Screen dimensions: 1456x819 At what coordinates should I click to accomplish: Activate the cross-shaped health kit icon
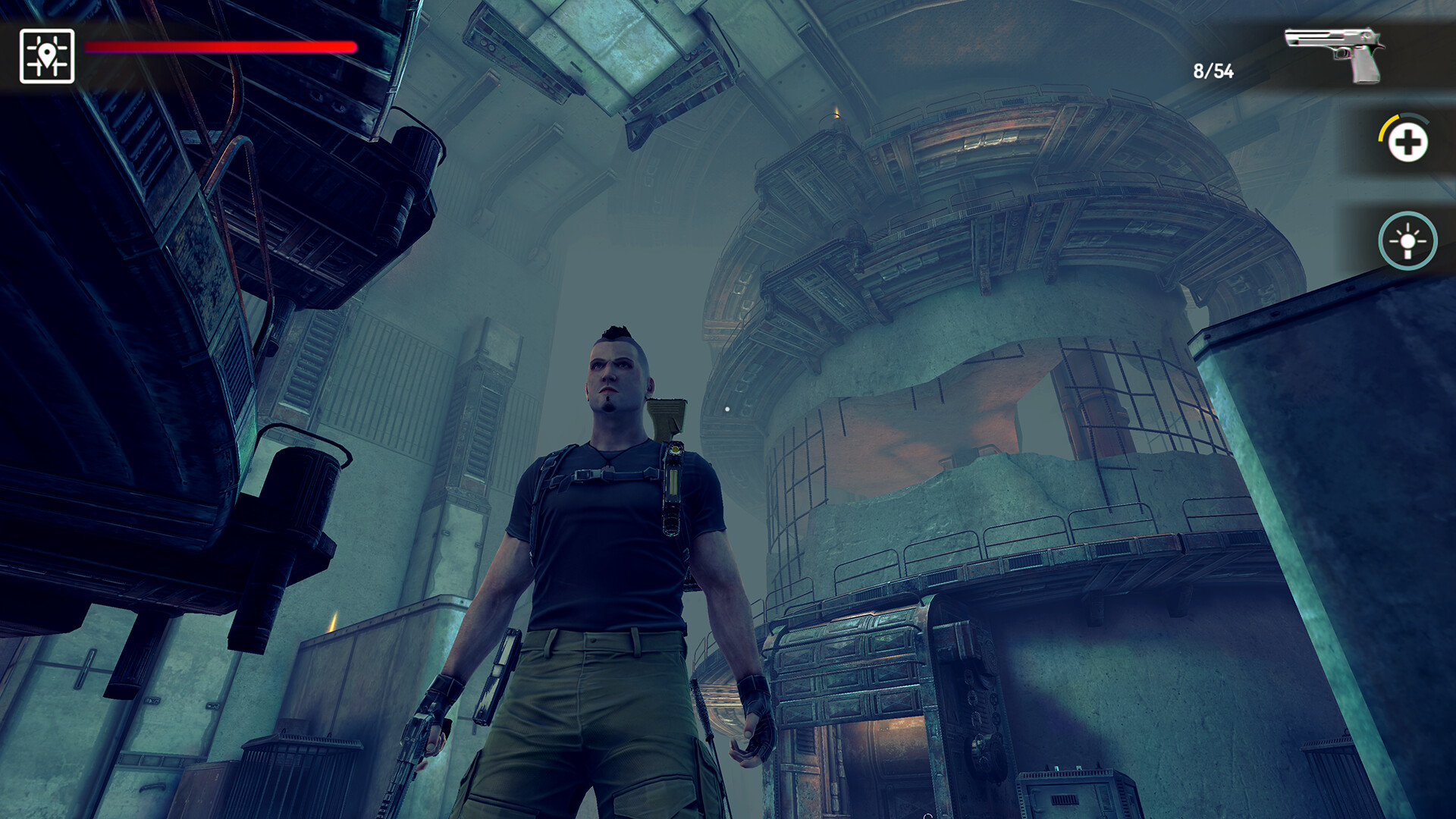[x=1407, y=141]
